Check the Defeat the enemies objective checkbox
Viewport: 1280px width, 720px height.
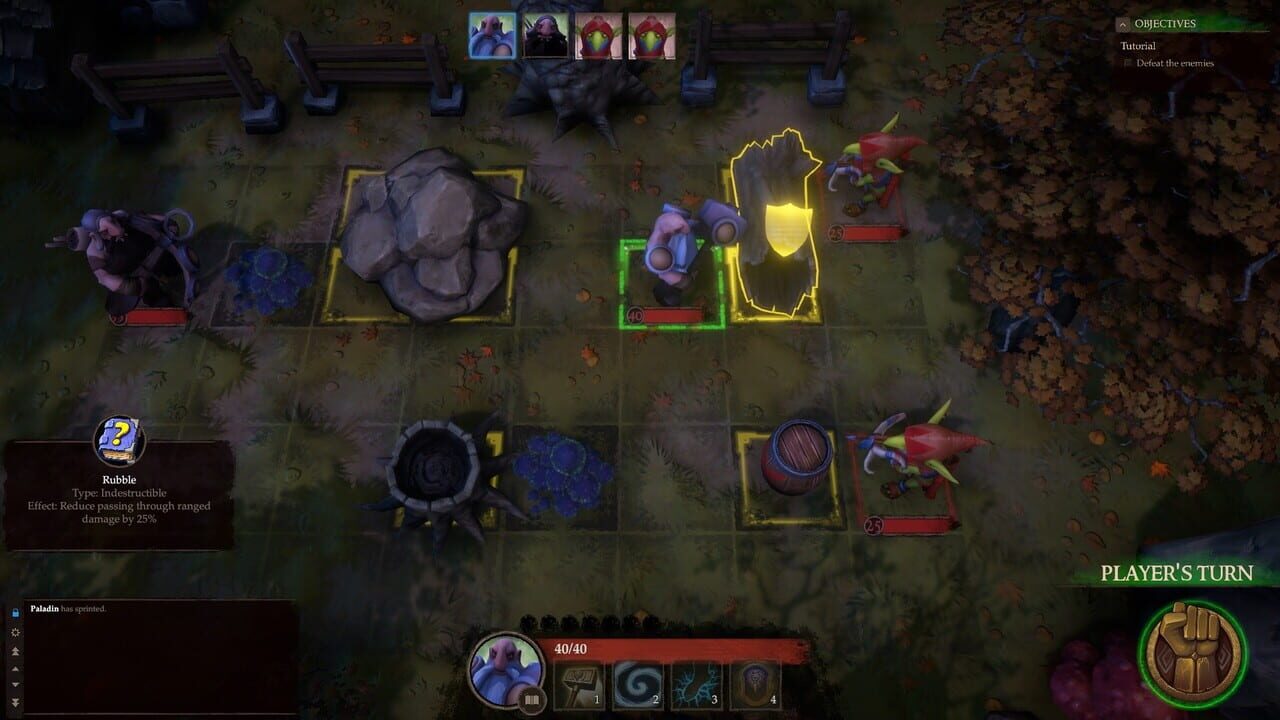pos(1130,62)
